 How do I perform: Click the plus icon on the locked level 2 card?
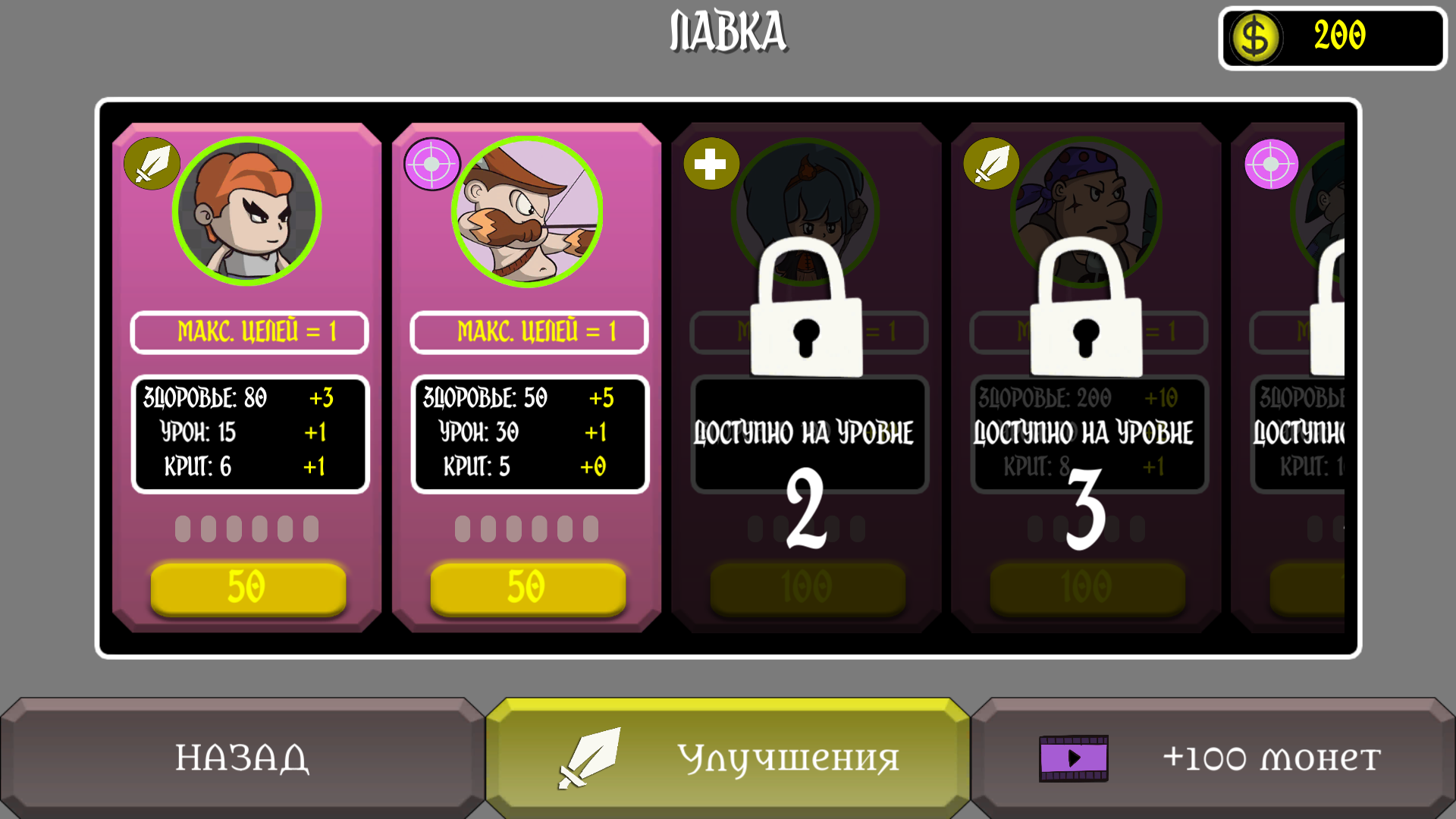click(711, 163)
